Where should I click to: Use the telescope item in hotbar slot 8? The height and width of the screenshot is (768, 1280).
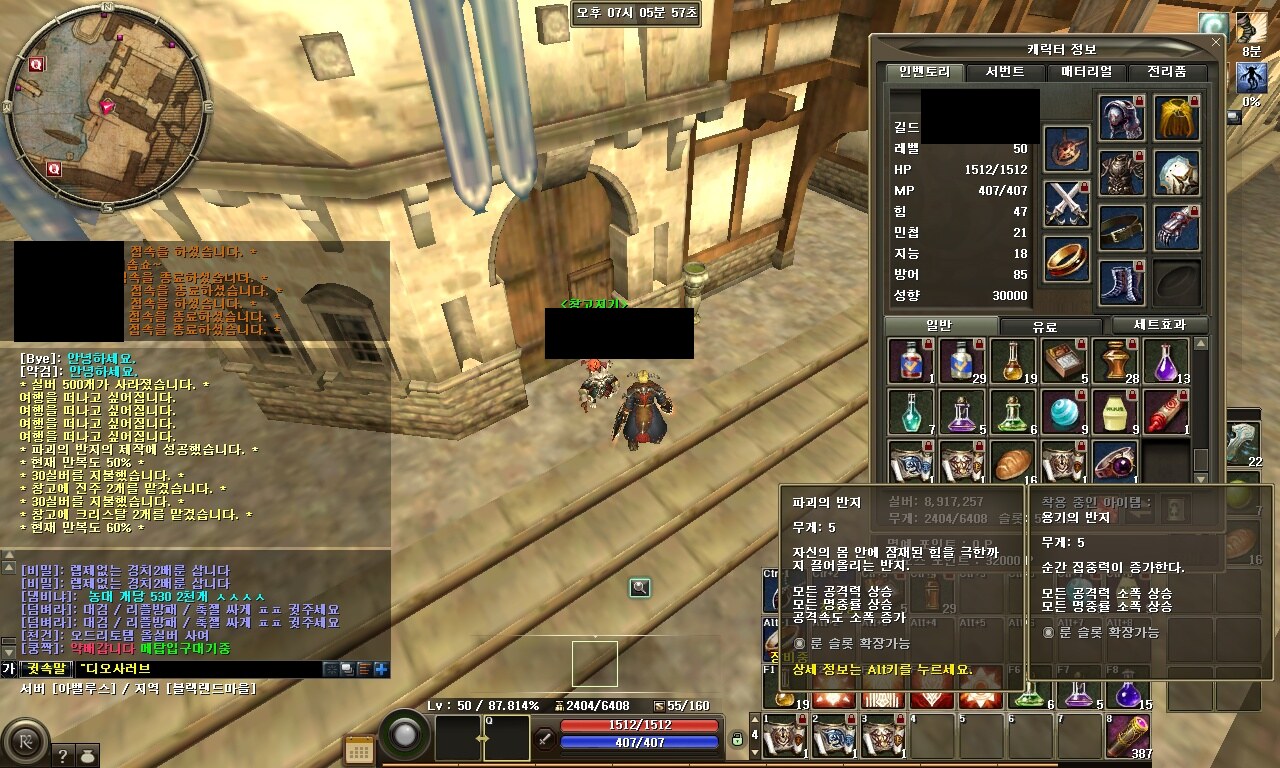(1128, 737)
